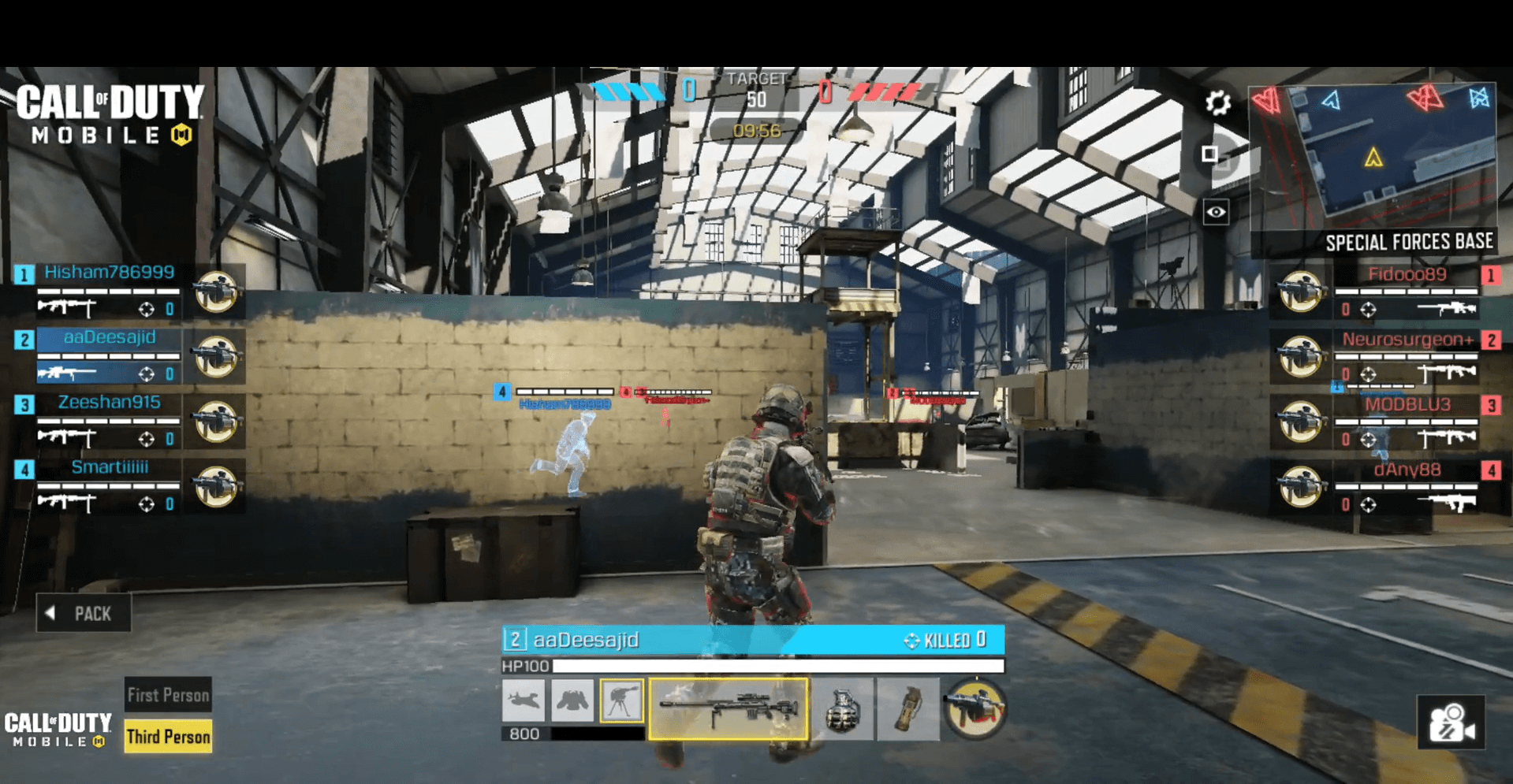
Task: Enable Third Person view
Action: (x=167, y=736)
